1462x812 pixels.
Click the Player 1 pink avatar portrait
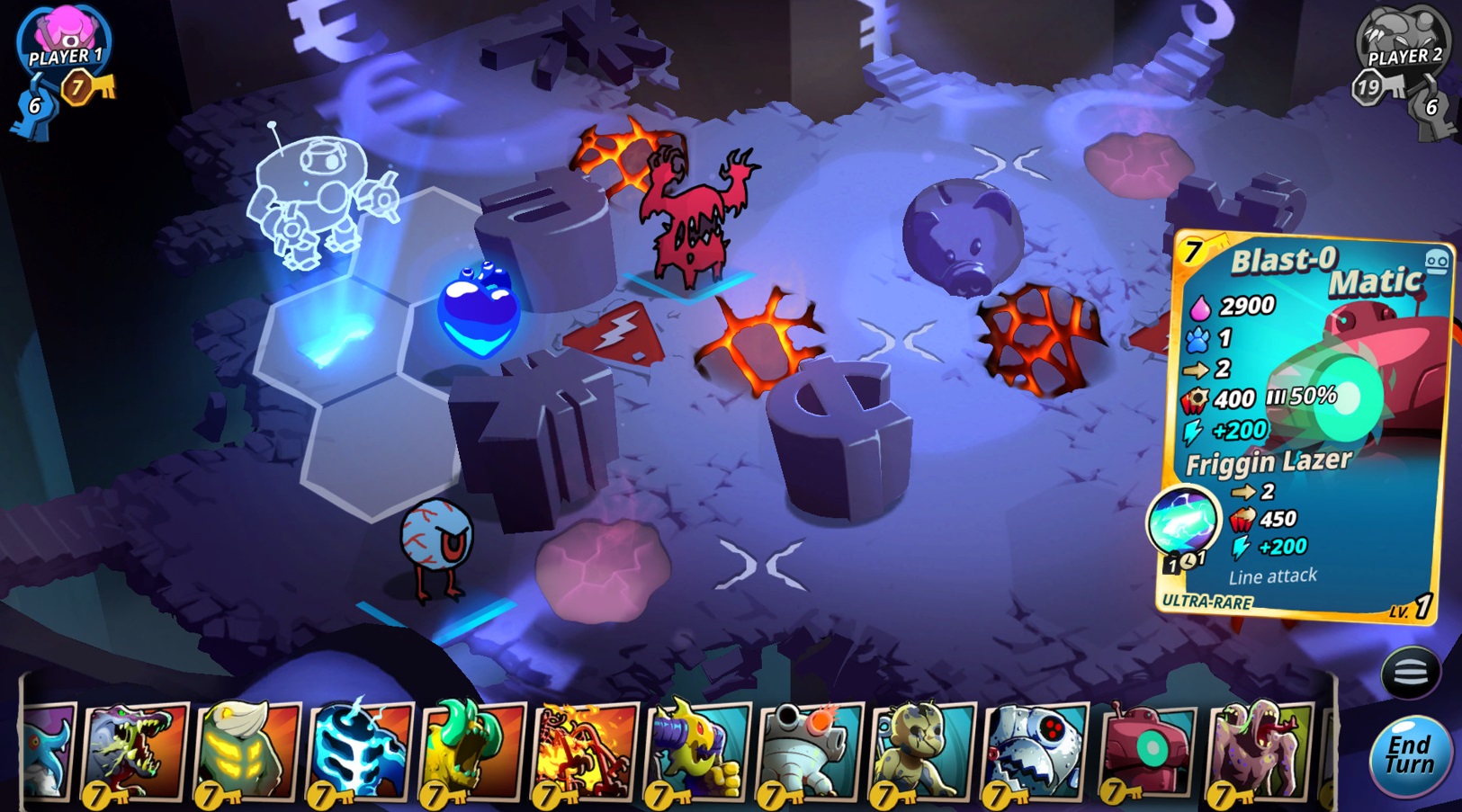[x=65, y=38]
